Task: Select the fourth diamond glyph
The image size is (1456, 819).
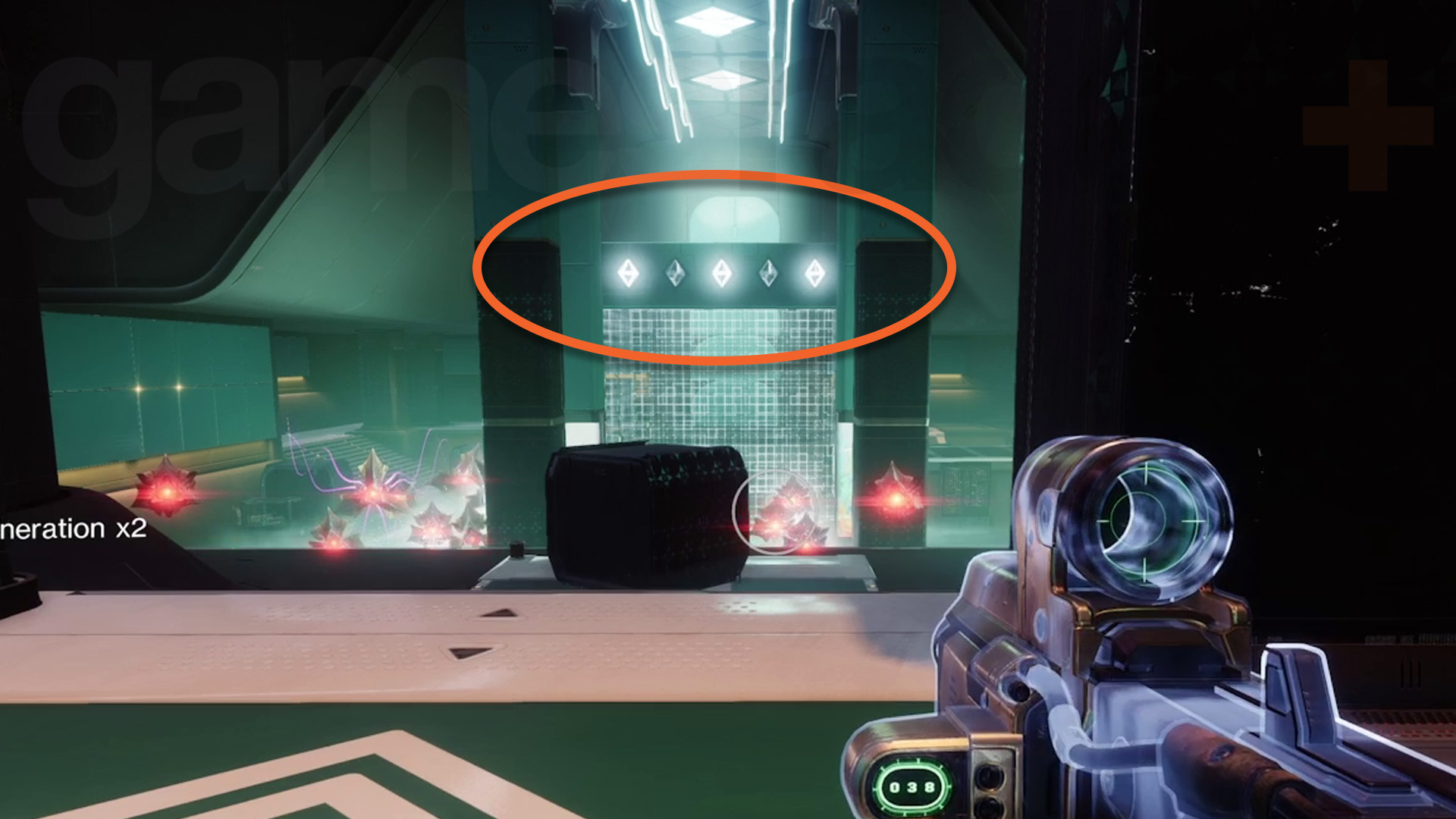Action: pos(769,271)
